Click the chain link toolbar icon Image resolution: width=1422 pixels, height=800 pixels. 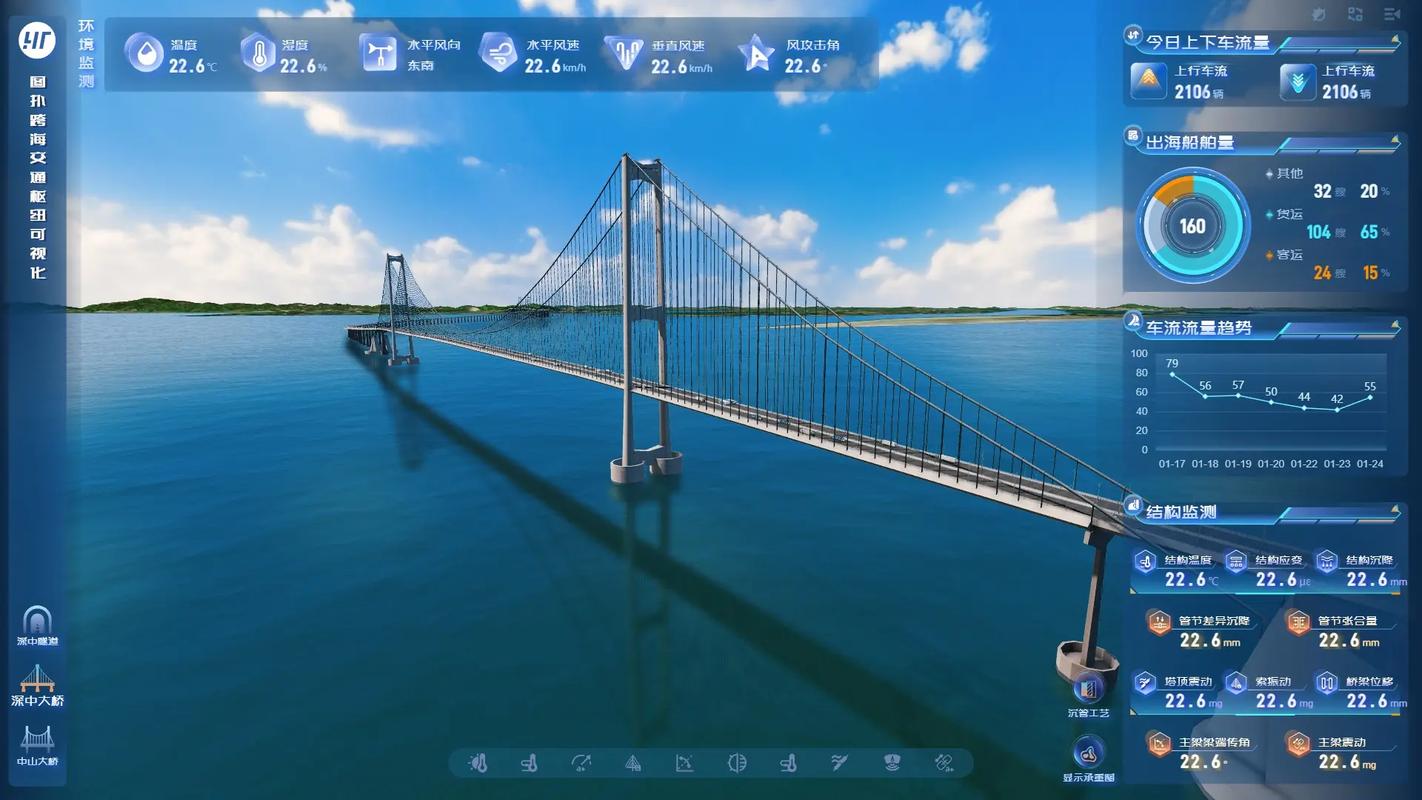(x=944, y=763)
